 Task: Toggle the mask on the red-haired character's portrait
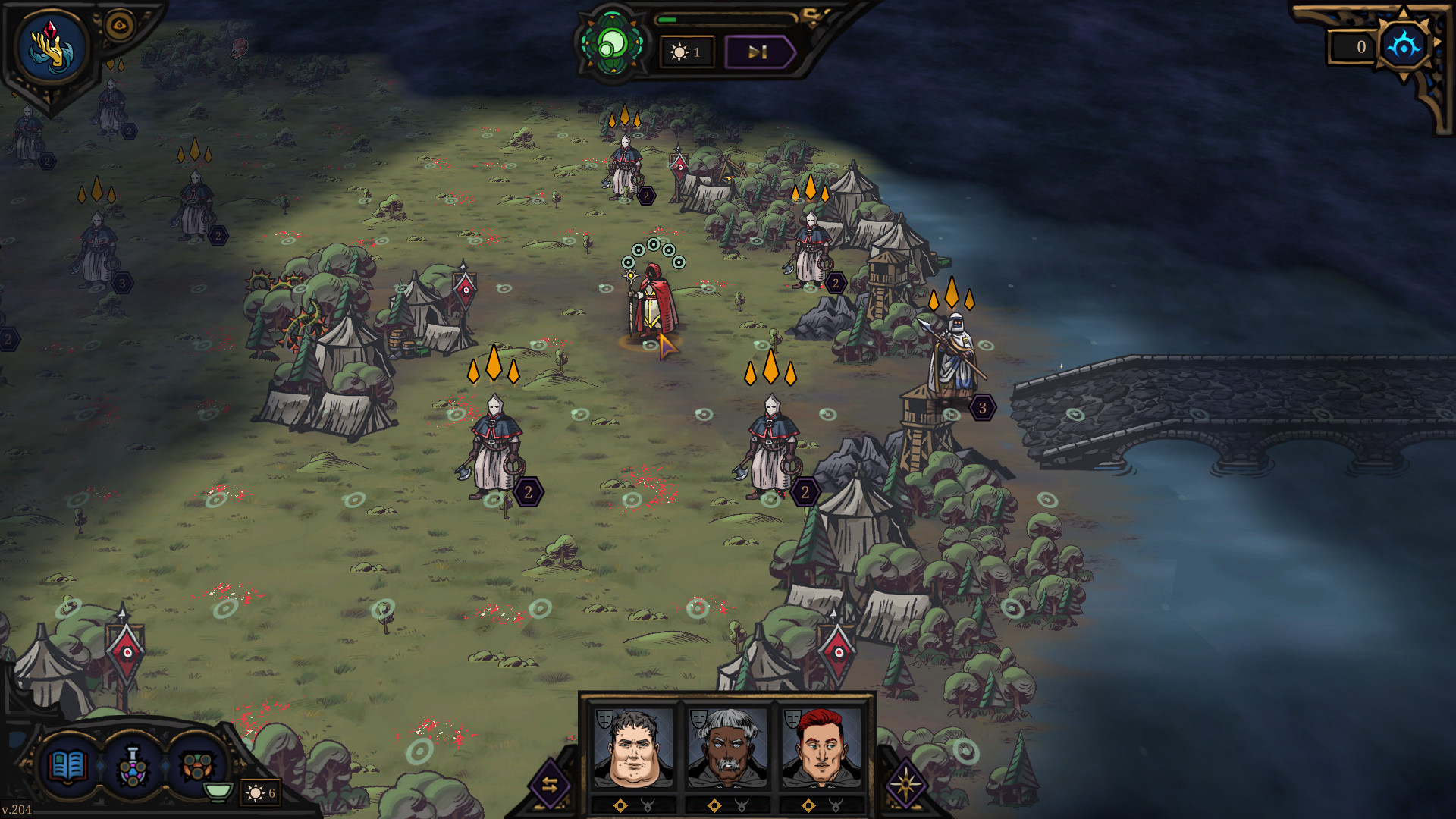792,719
